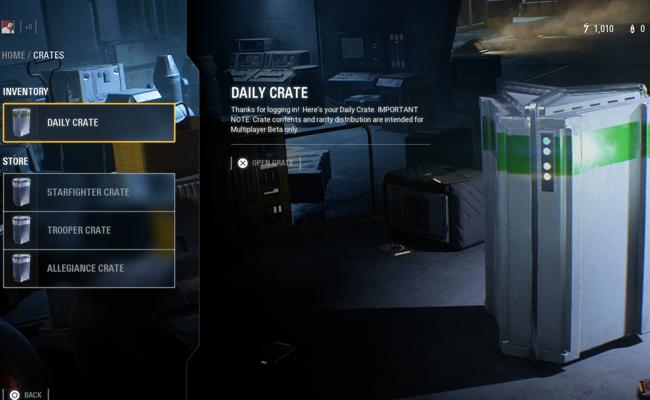
Task: Open the Daily Crate with Open Crate
Action: click(265, 163)
